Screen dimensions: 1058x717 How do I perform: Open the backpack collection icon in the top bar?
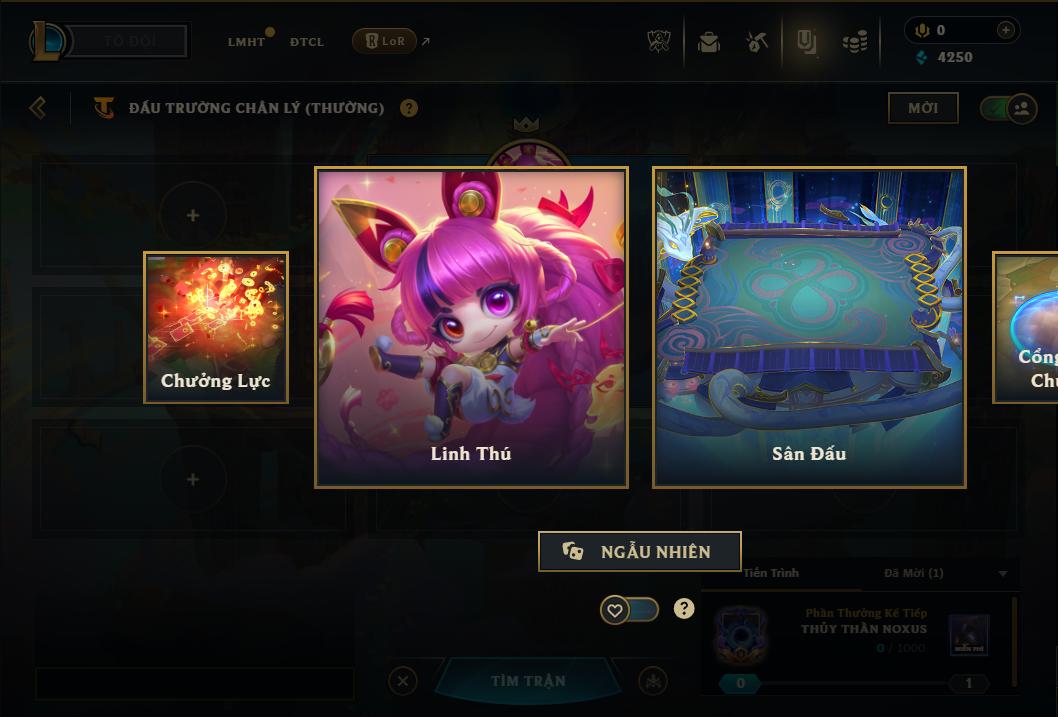pyautogui.click(x=709, y=42)
